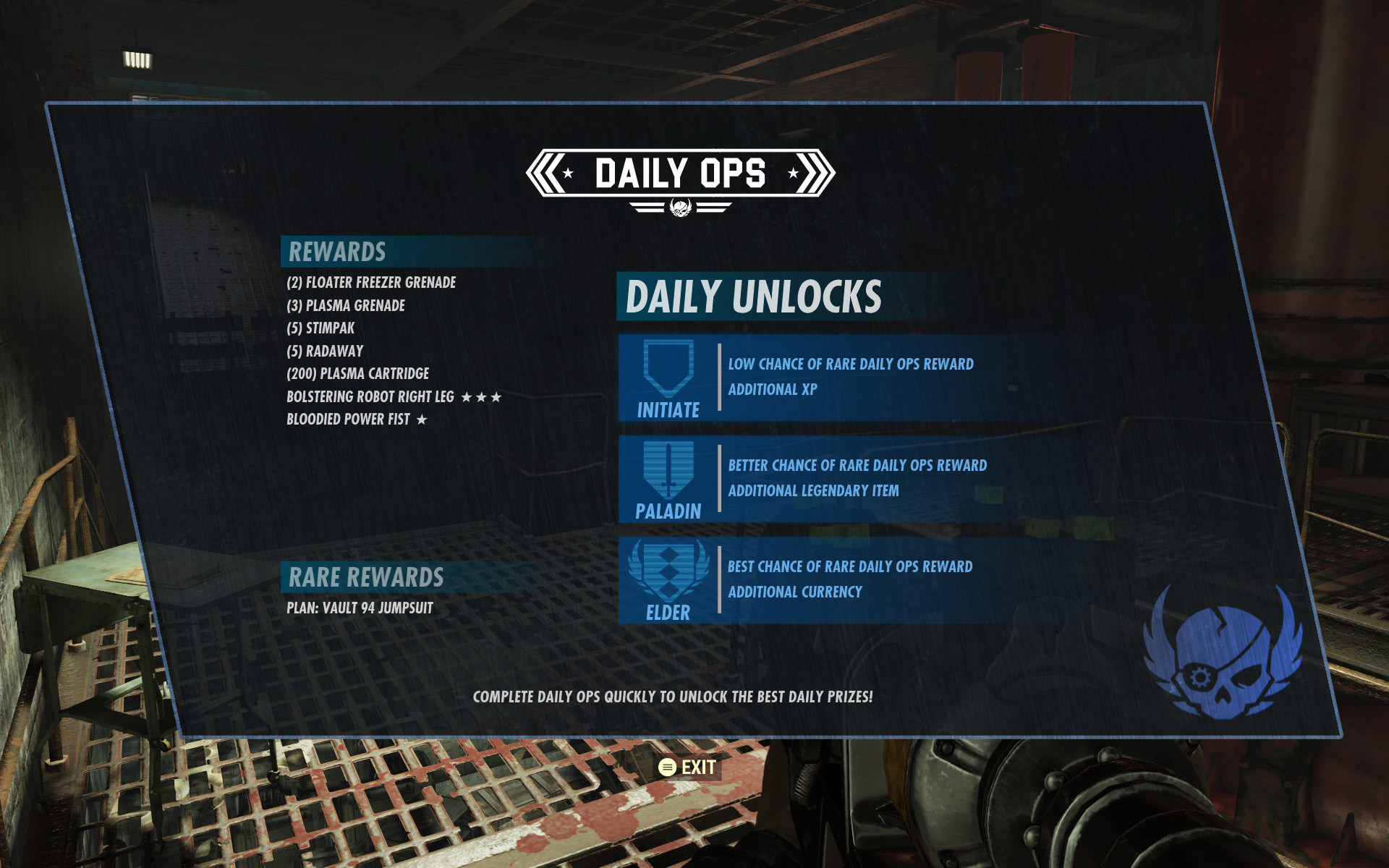This screenshot has height=868, width=1389.
Task: Exit the Daily Ops results screen
Action: [x=688, y=767]
